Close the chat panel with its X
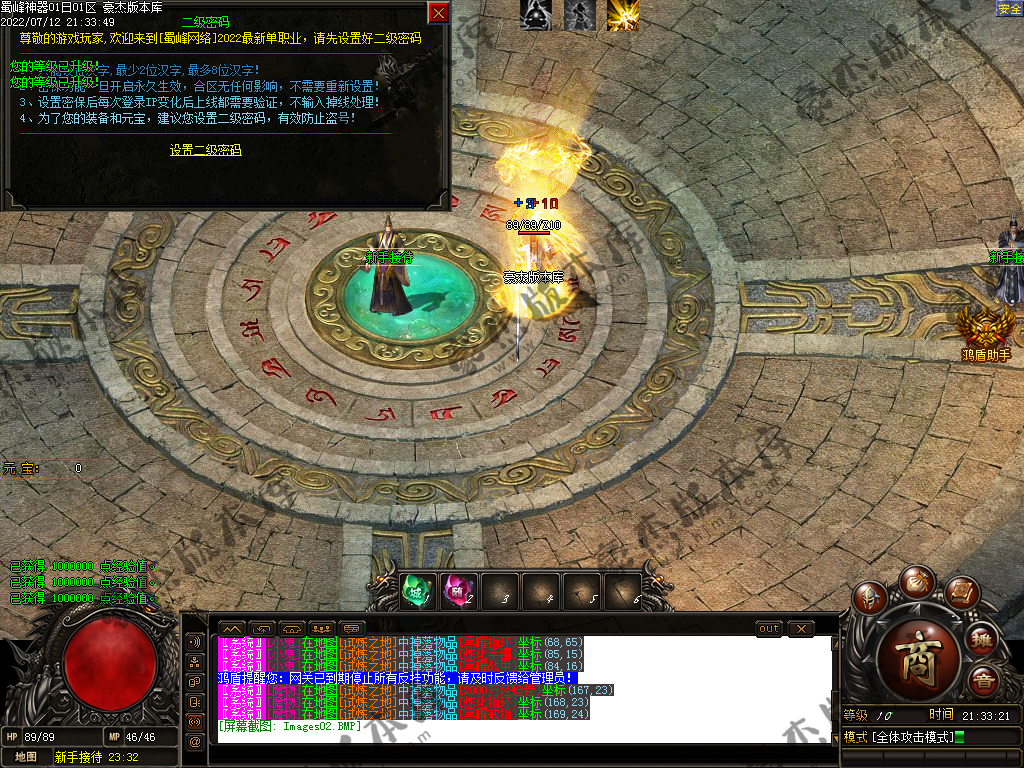This screenshot has height=768, width=1024. [x=801, y=628]
